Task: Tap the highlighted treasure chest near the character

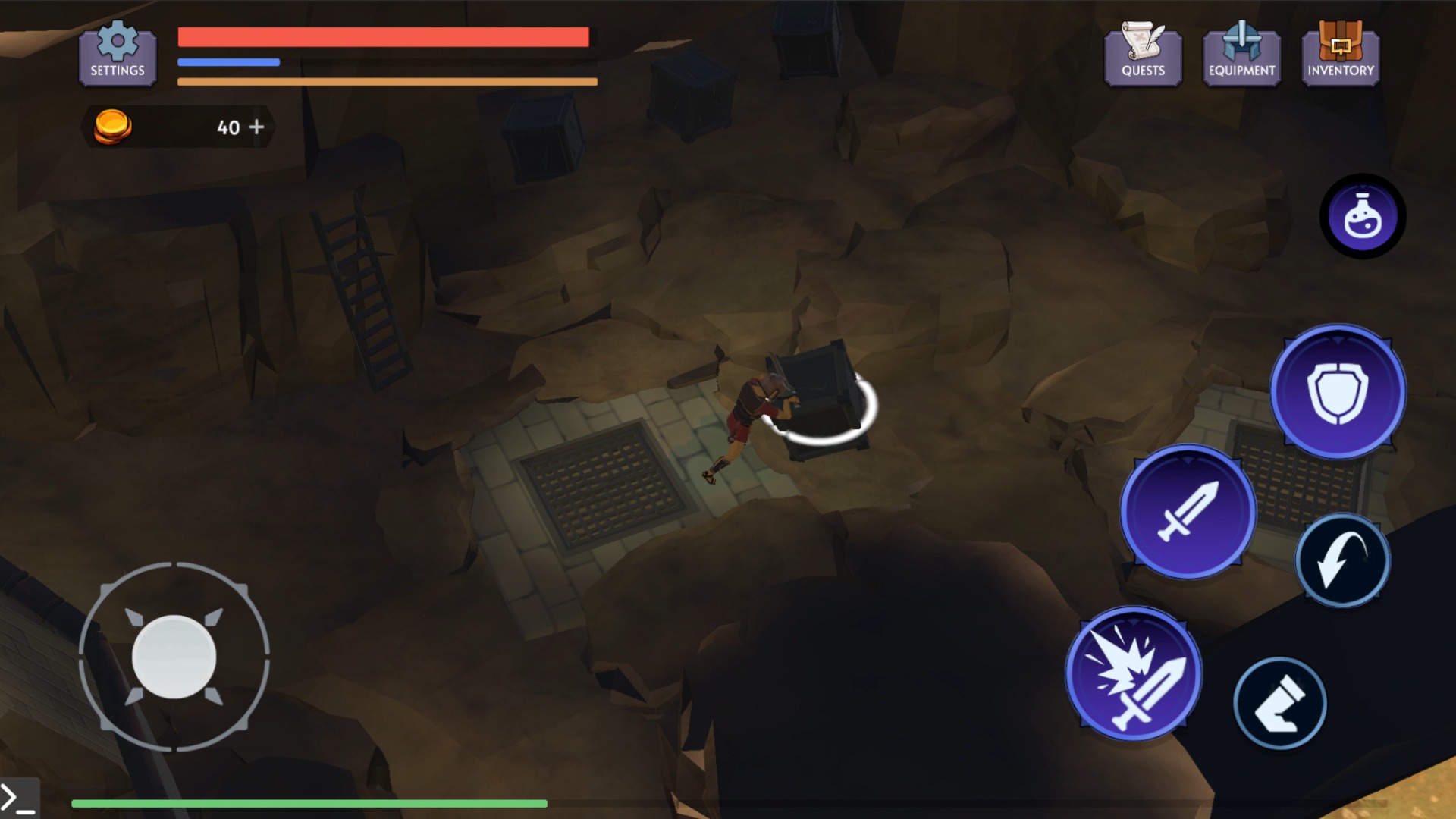Action: pos(827,394)
